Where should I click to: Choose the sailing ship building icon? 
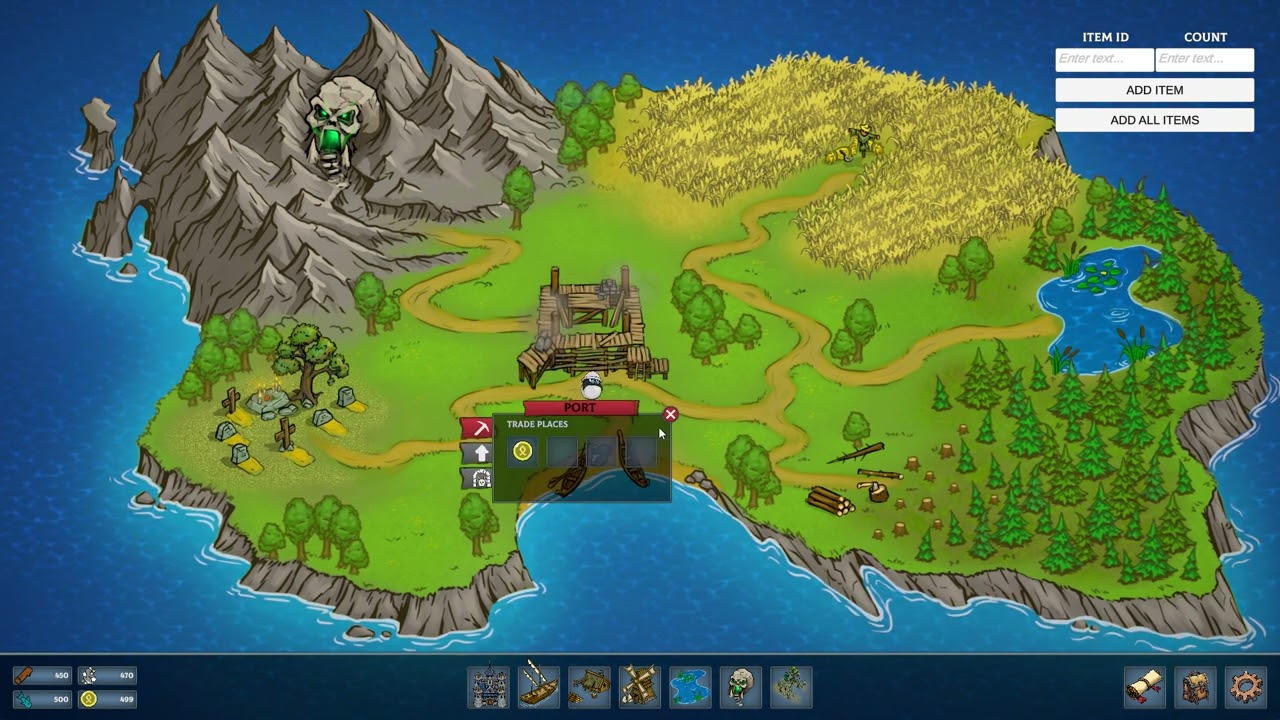[539, 687]
